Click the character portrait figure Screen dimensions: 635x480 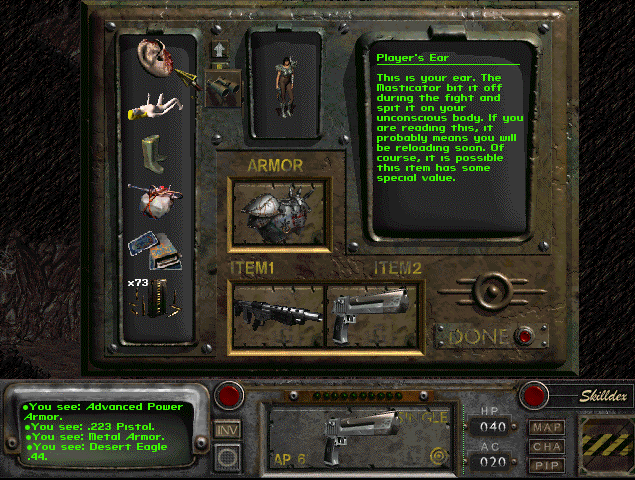pyautogui.click(x=284, y=83)
